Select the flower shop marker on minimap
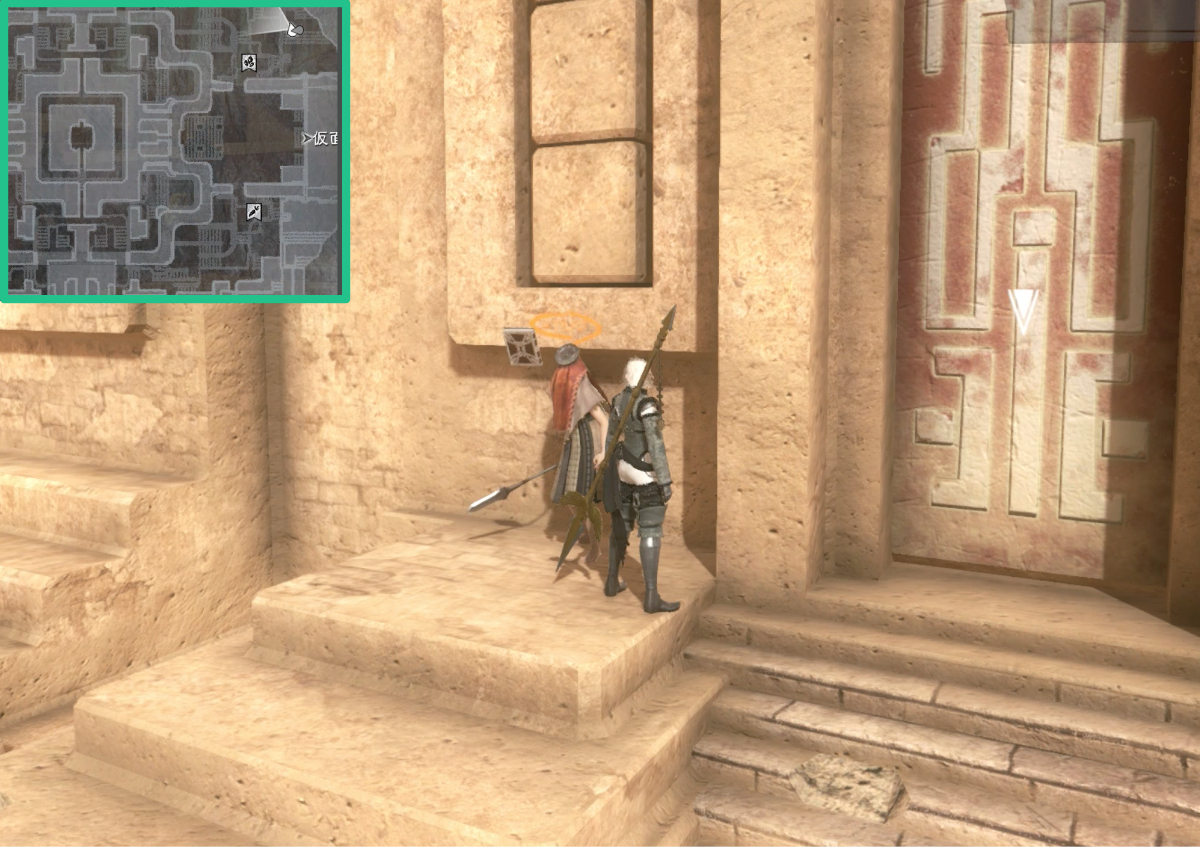This screenshot has width=1200, height=850. (249, 63)
